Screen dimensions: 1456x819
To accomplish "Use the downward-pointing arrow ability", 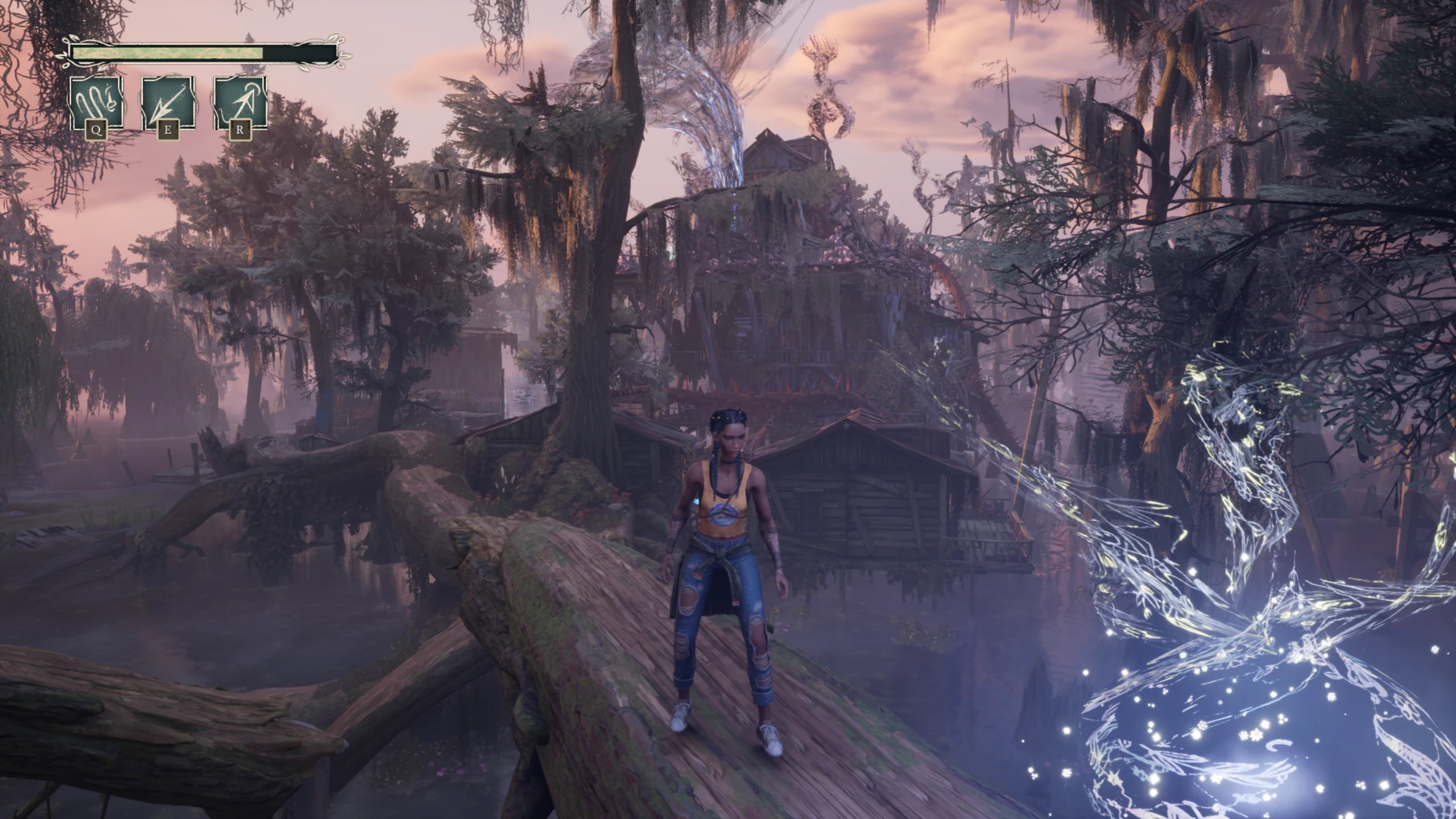I will tap(168, 103).
